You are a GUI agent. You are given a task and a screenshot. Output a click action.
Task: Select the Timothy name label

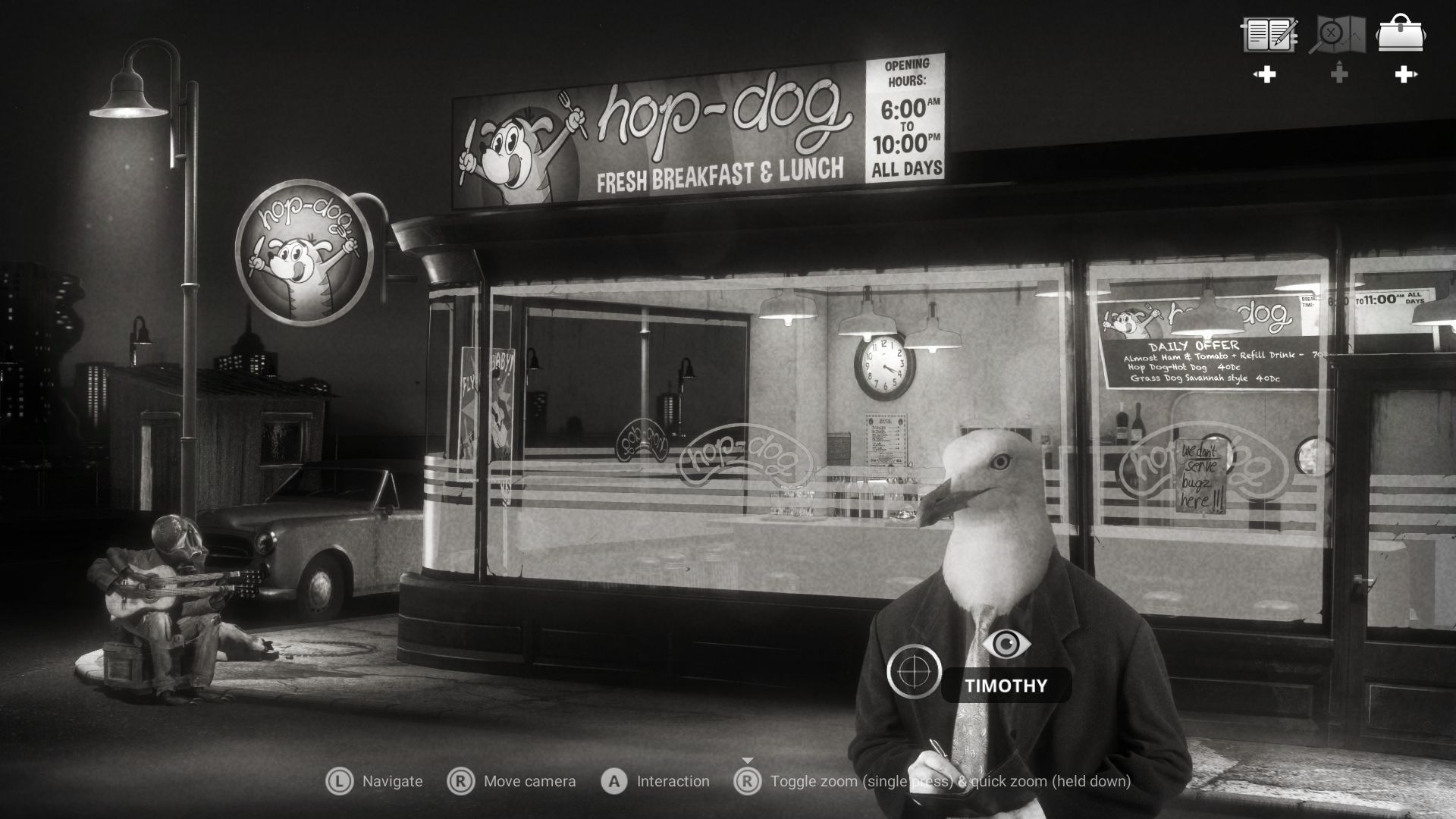1006,686
